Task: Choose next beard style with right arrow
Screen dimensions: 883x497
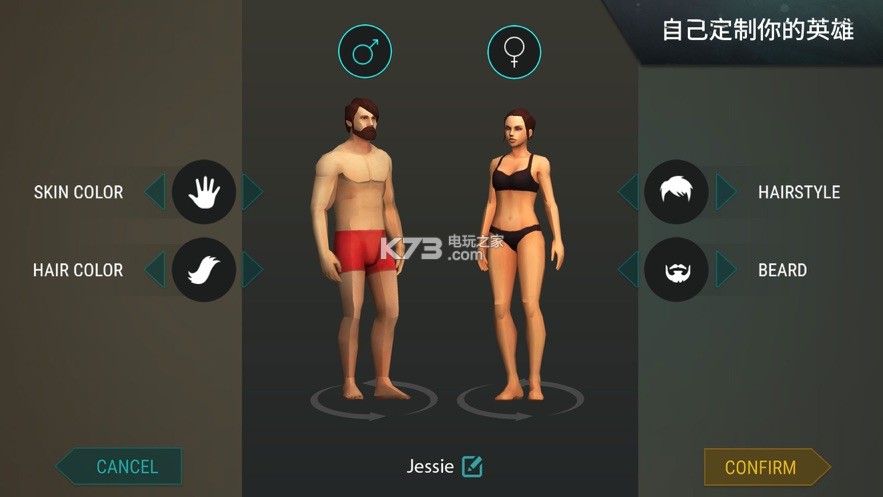Action: [726, 269]
